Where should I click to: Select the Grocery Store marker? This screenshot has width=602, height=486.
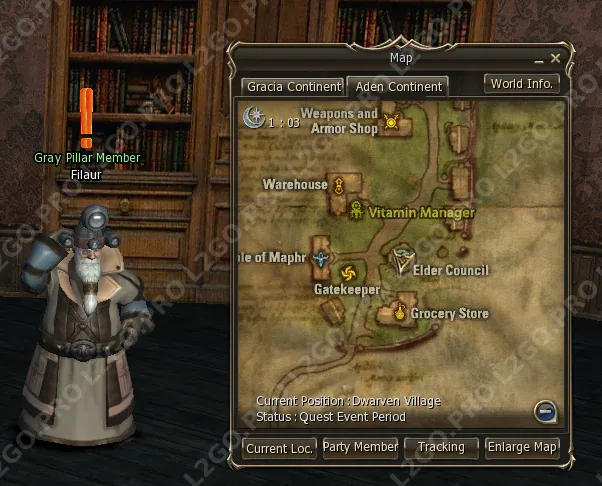click(399, 313)
